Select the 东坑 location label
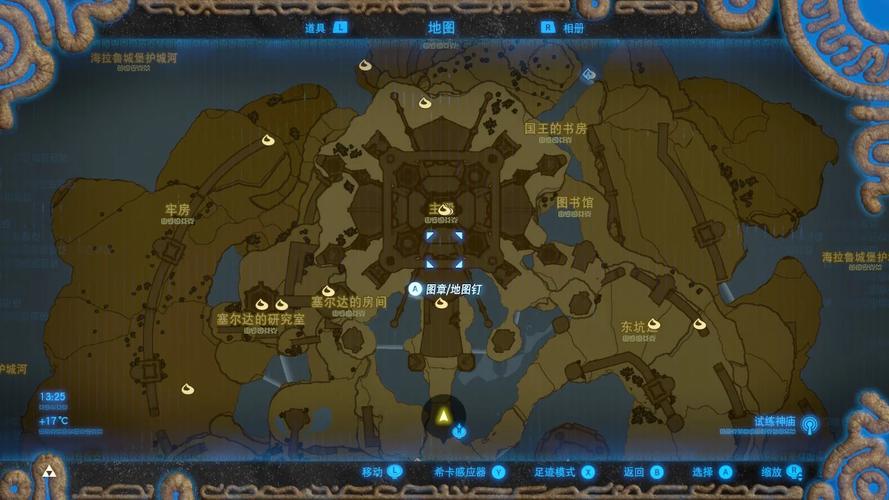Screen dimensions: 889x500 [x=632, y=326]
